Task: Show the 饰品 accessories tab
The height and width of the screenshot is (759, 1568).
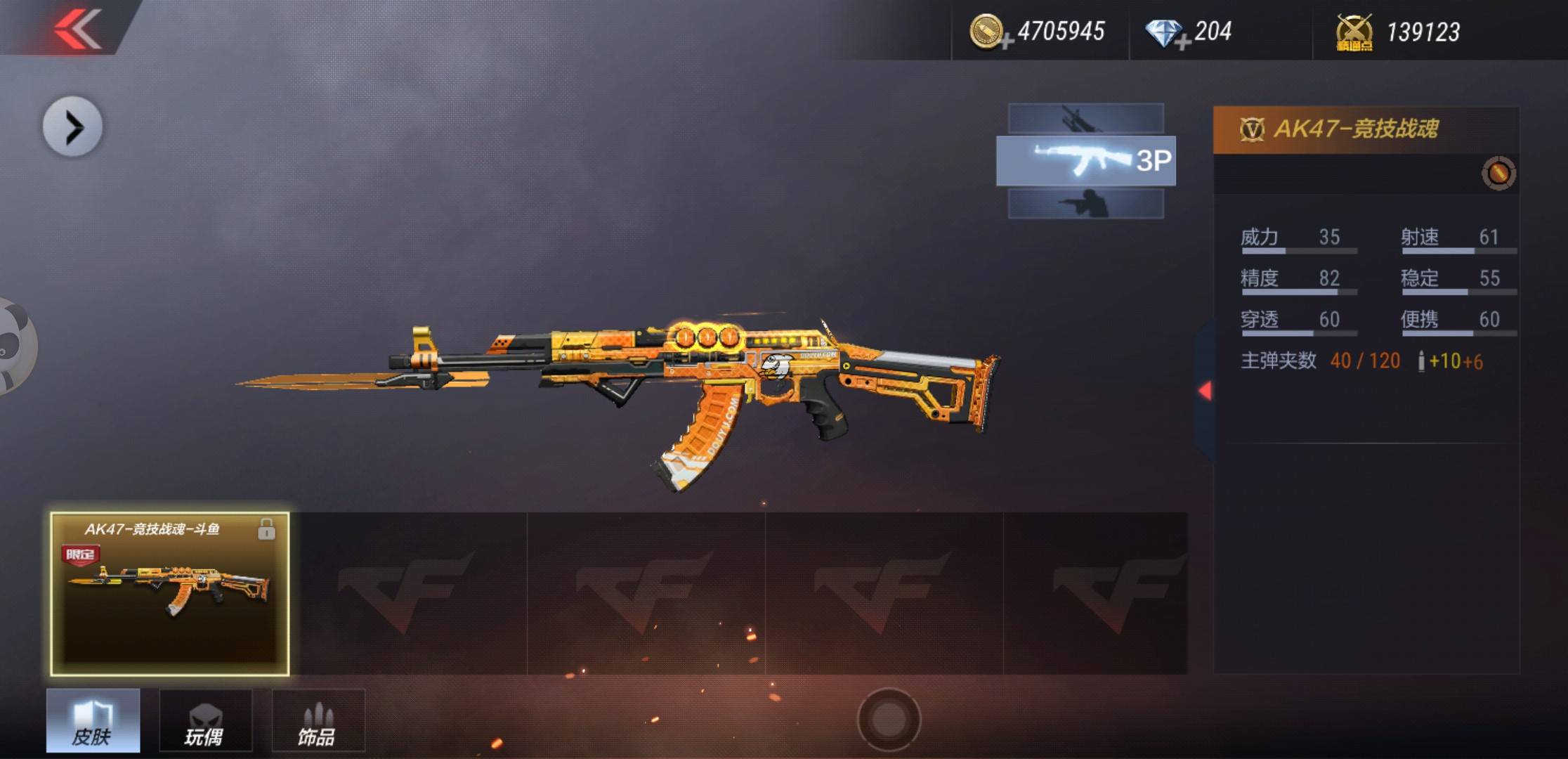Action: coord(318,720)
